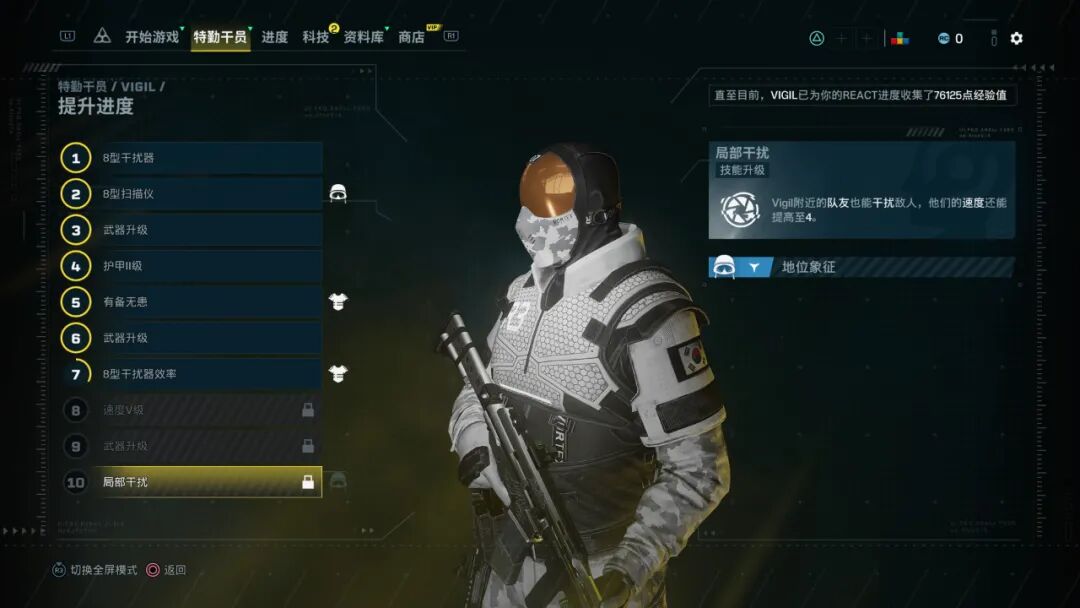Choose the locked level 9 武器升级 row
This screenshot has width=1080, height=608.
(208, 446)
